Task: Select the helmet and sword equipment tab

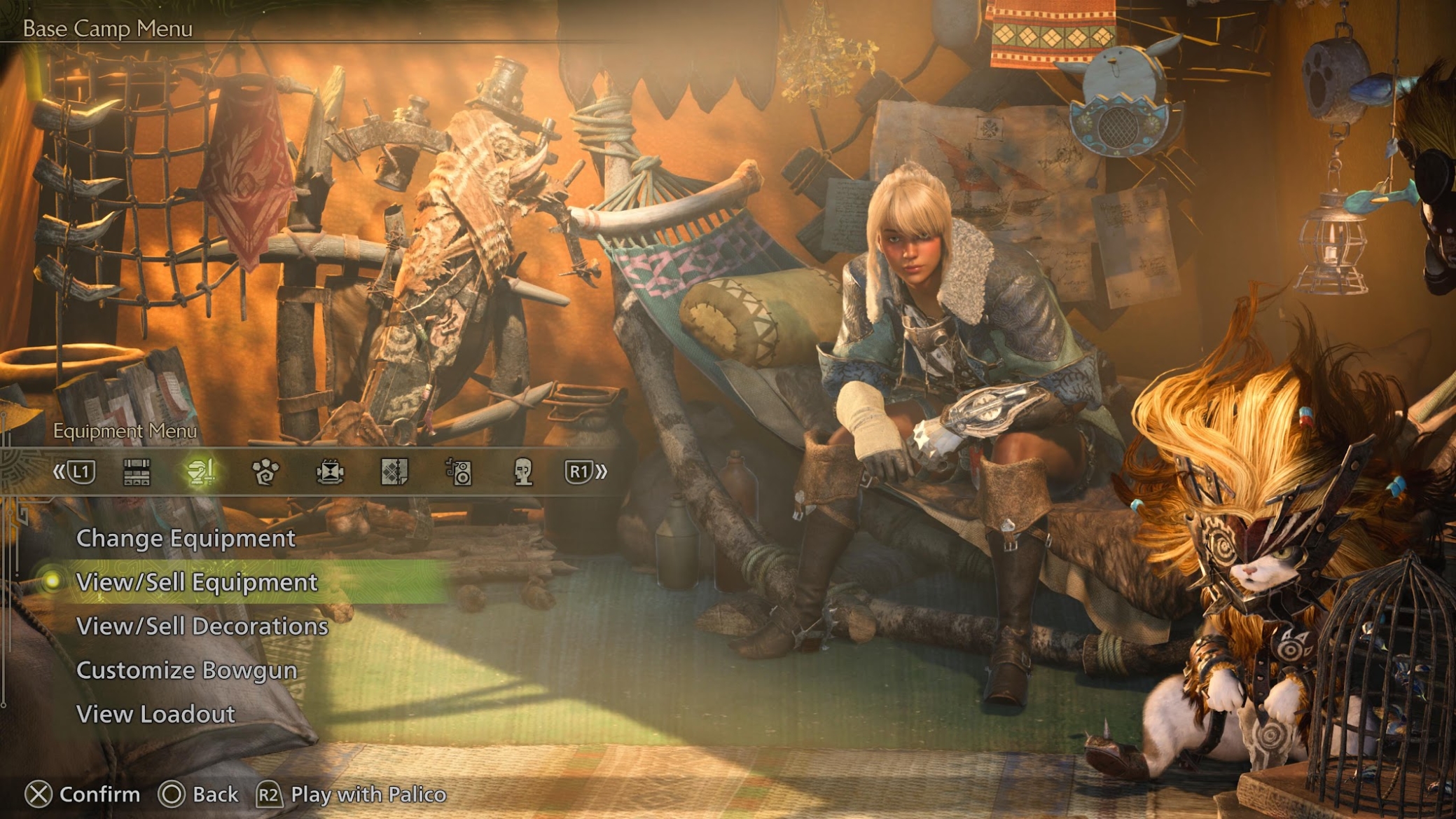Action: tap(201, 472)
